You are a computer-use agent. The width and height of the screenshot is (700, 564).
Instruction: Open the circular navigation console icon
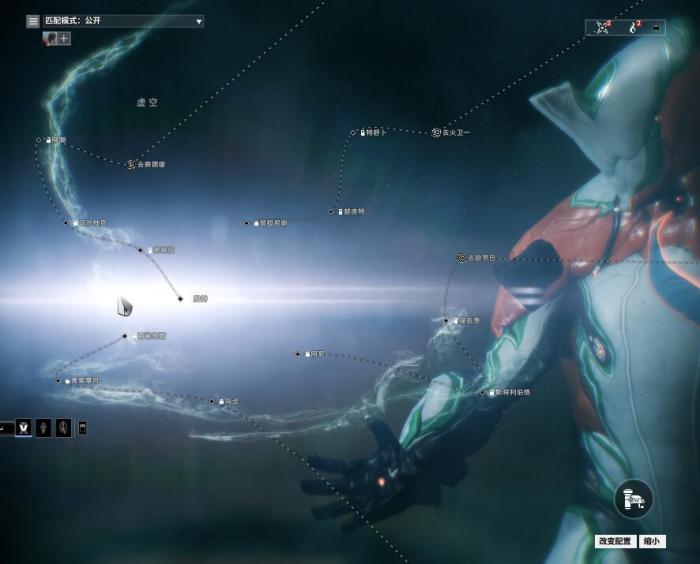(x=632, y=498)
